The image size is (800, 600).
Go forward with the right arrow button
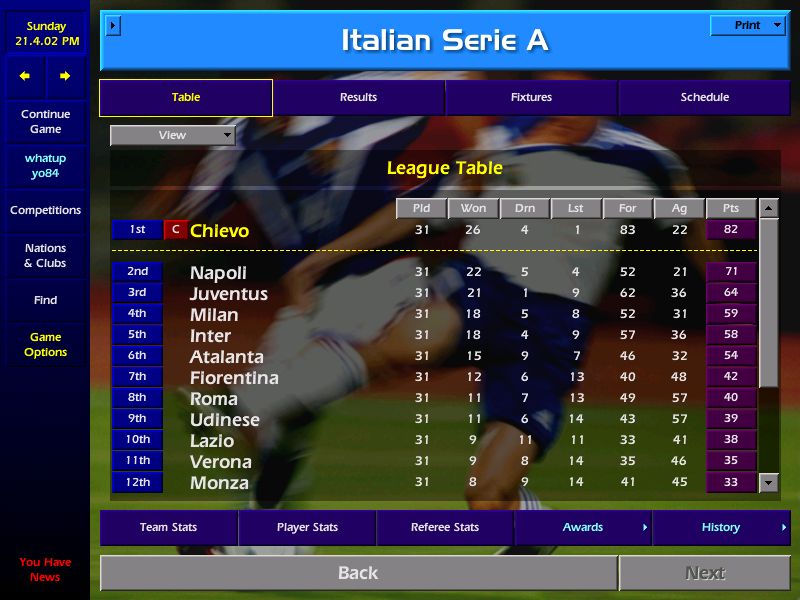[x=65, y=76]
